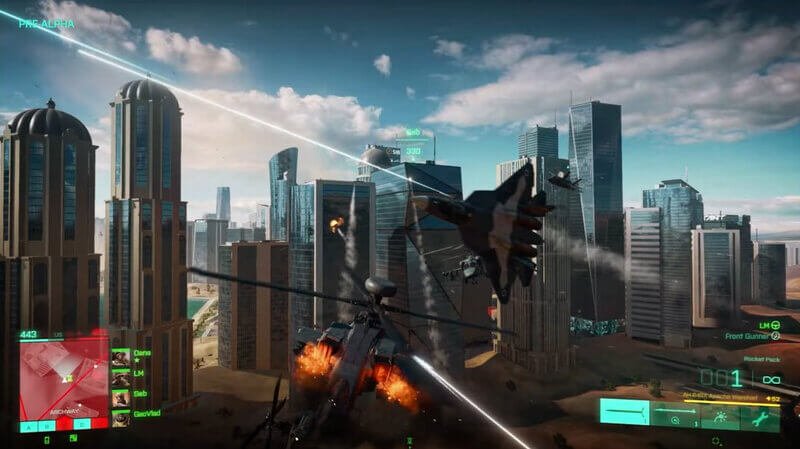Switch to the guided missile weapon slot

point(676,412)
